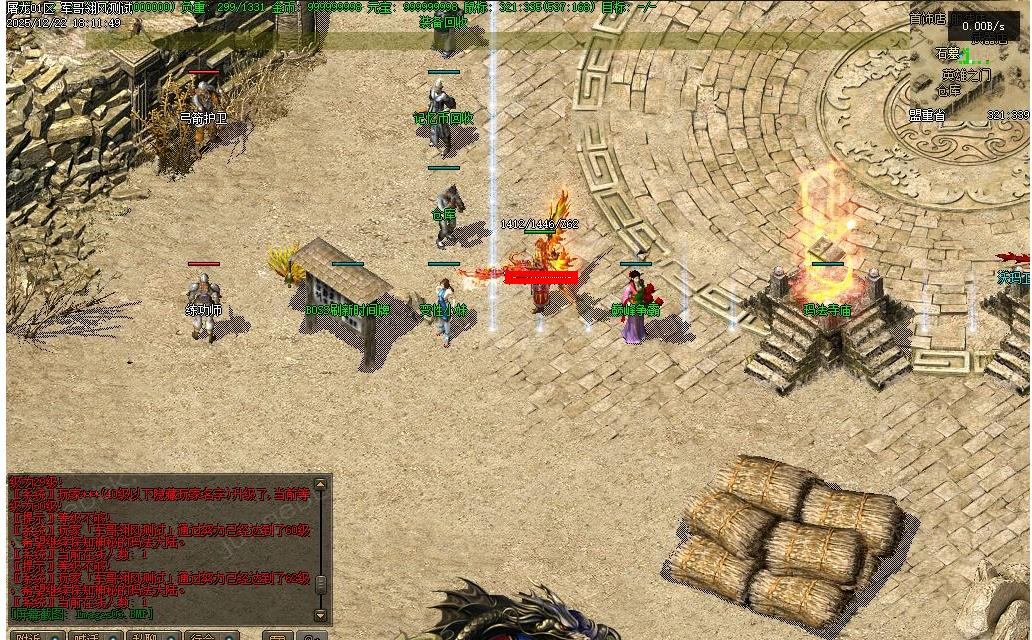
Task: Click the chat log's scroll-up arrow
Action: (320, 486)
